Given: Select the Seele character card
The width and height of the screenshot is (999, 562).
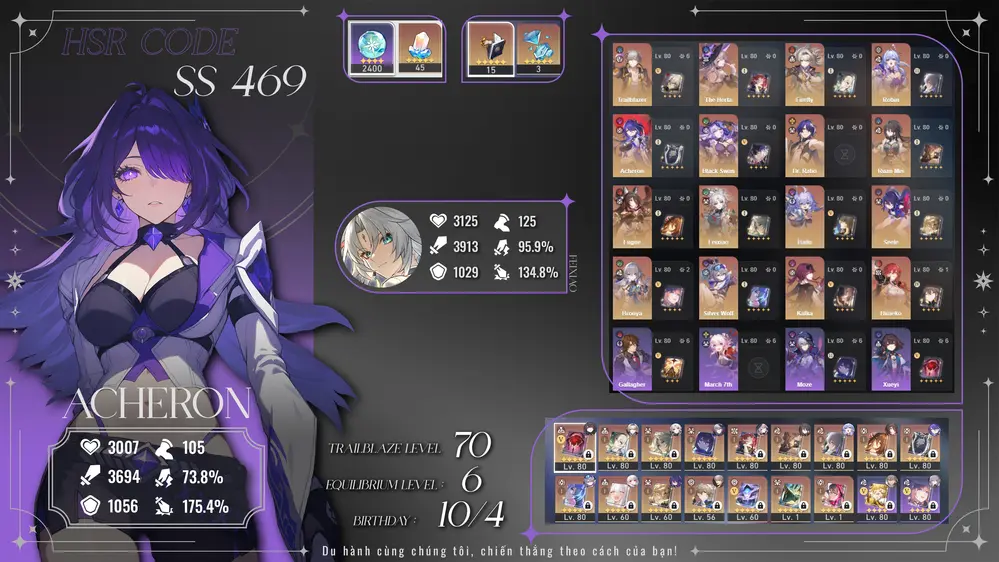Looking at the screenshot, I should click(x=890, y=216).
